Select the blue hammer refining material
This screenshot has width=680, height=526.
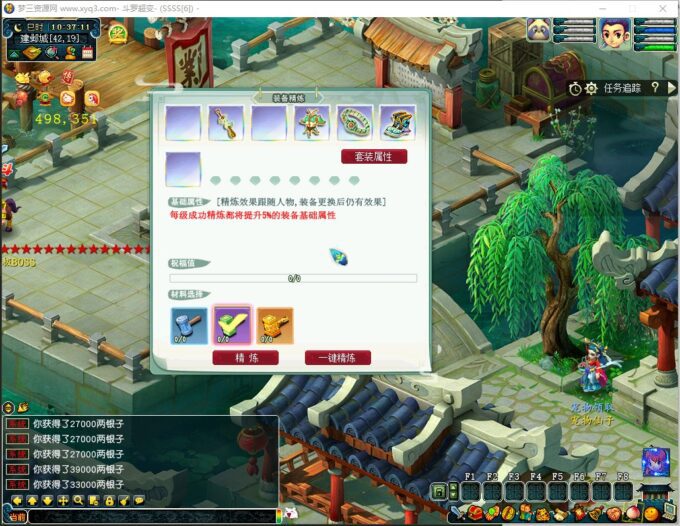point(189,325)
